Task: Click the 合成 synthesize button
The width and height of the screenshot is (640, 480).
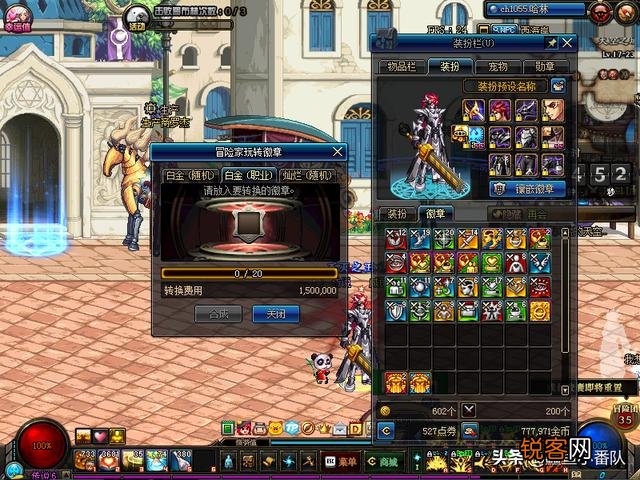Action: (218, 313)
